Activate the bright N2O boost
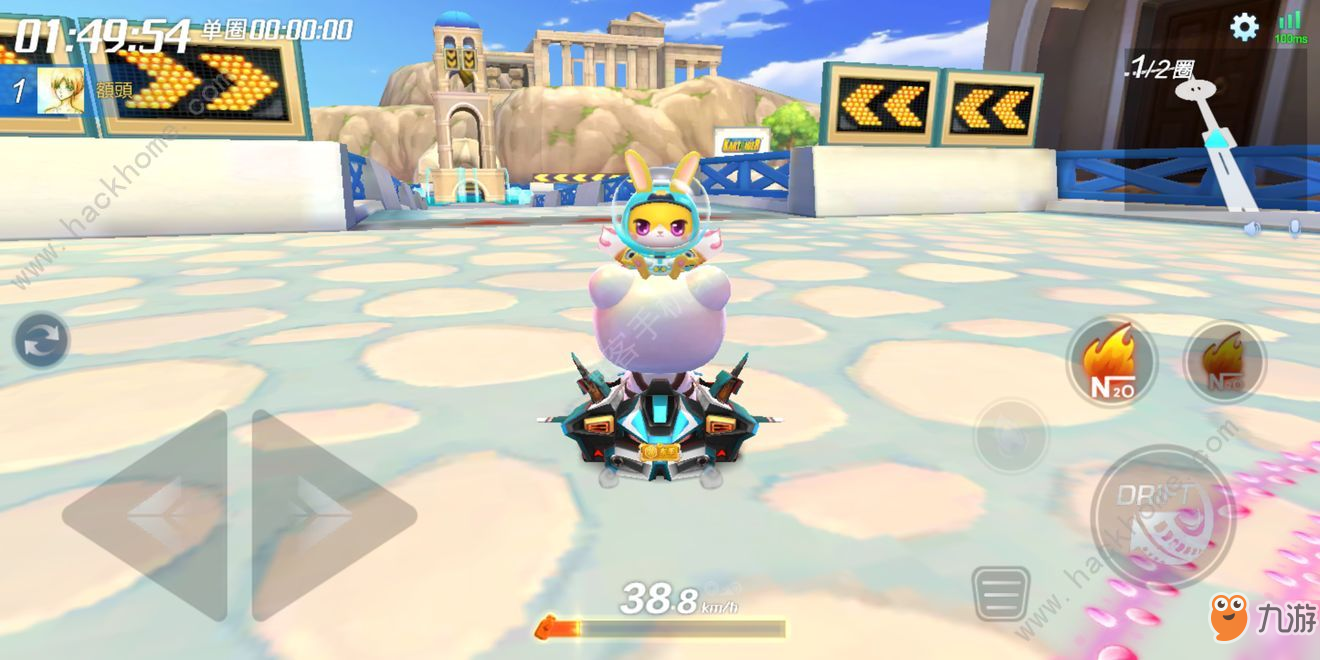Screen dimensions: 1320x660 coord(1111,362)
